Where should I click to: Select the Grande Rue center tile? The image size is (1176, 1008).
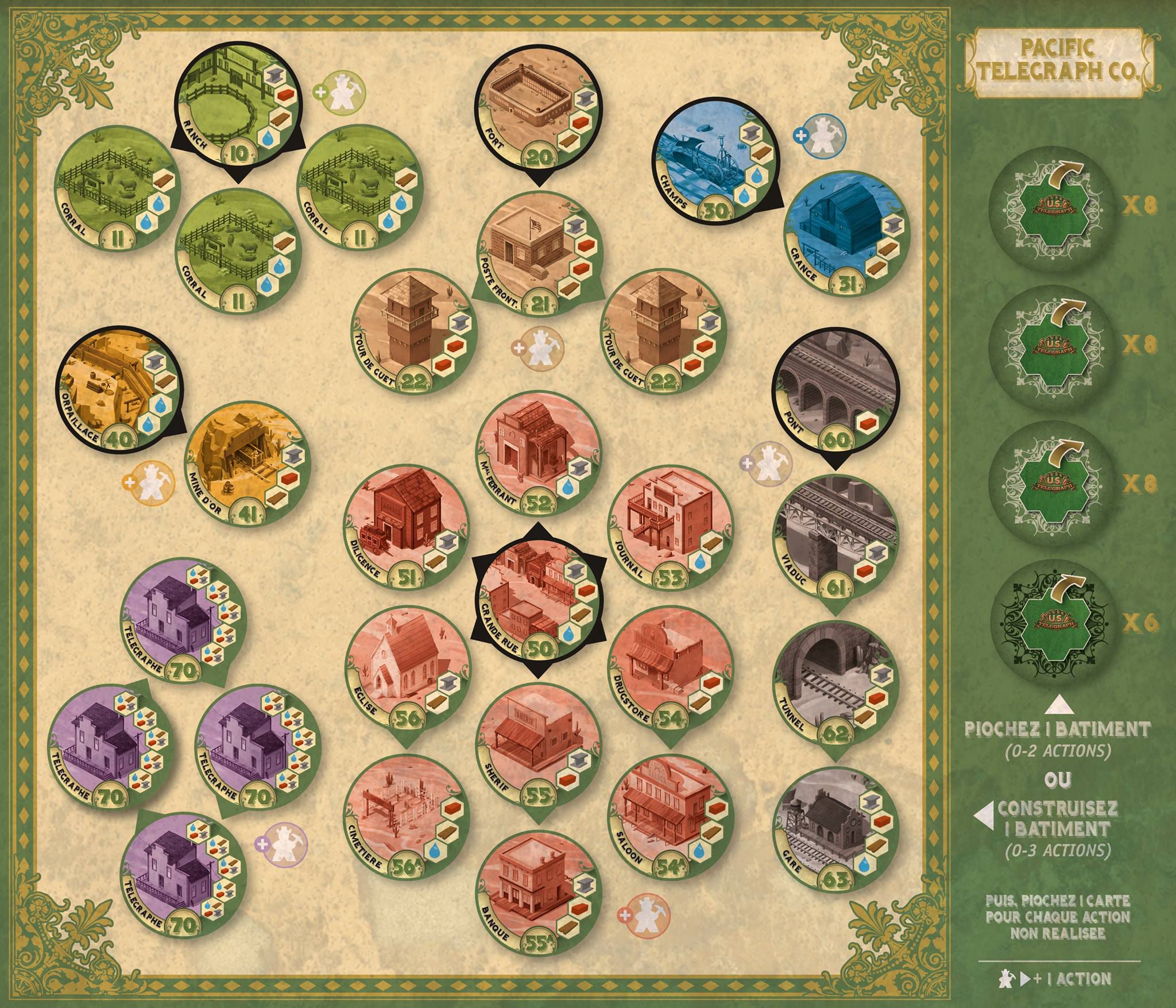click(x=538, y=600)
